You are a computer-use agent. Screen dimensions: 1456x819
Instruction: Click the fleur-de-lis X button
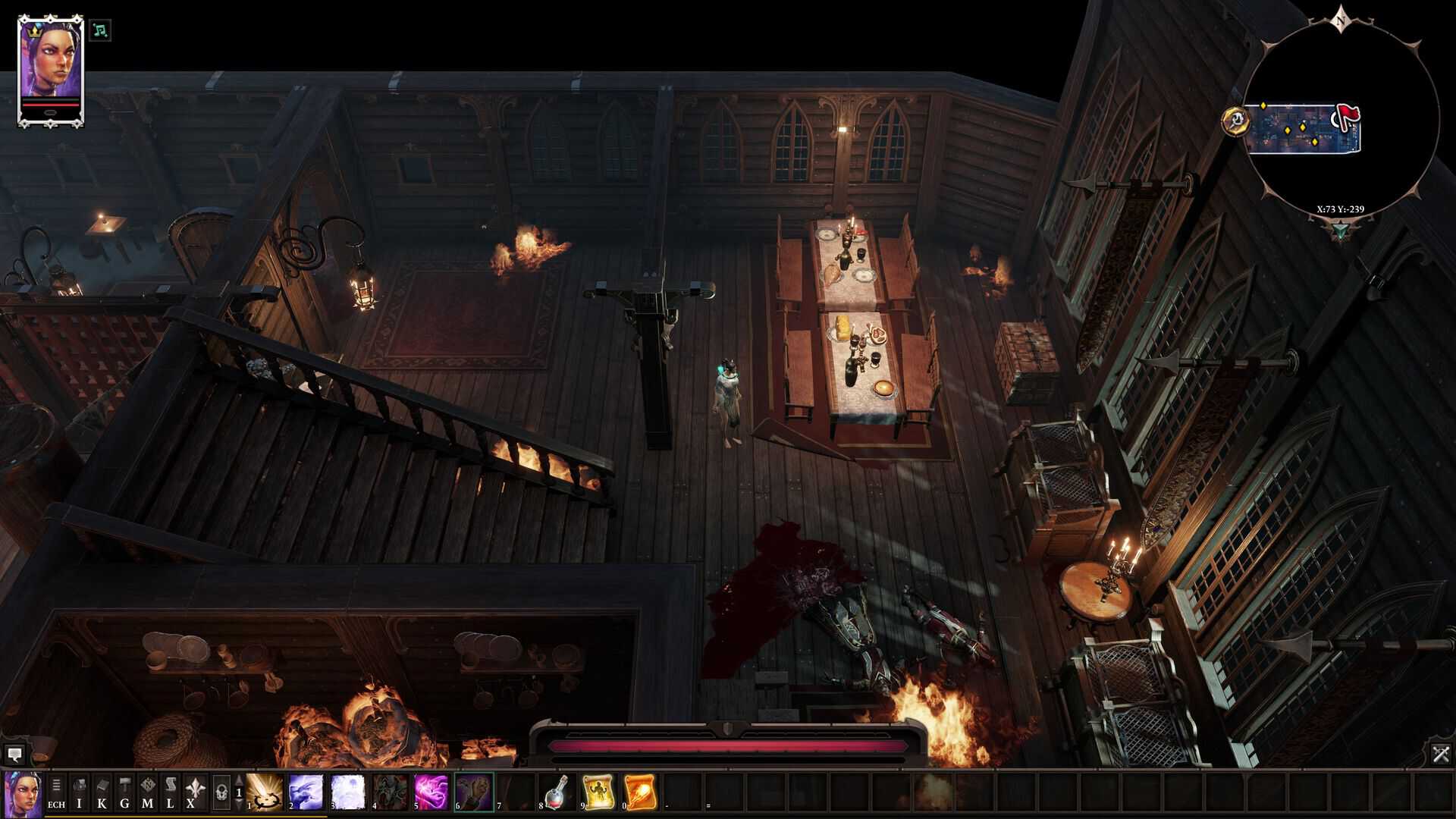tap(193, 793)
